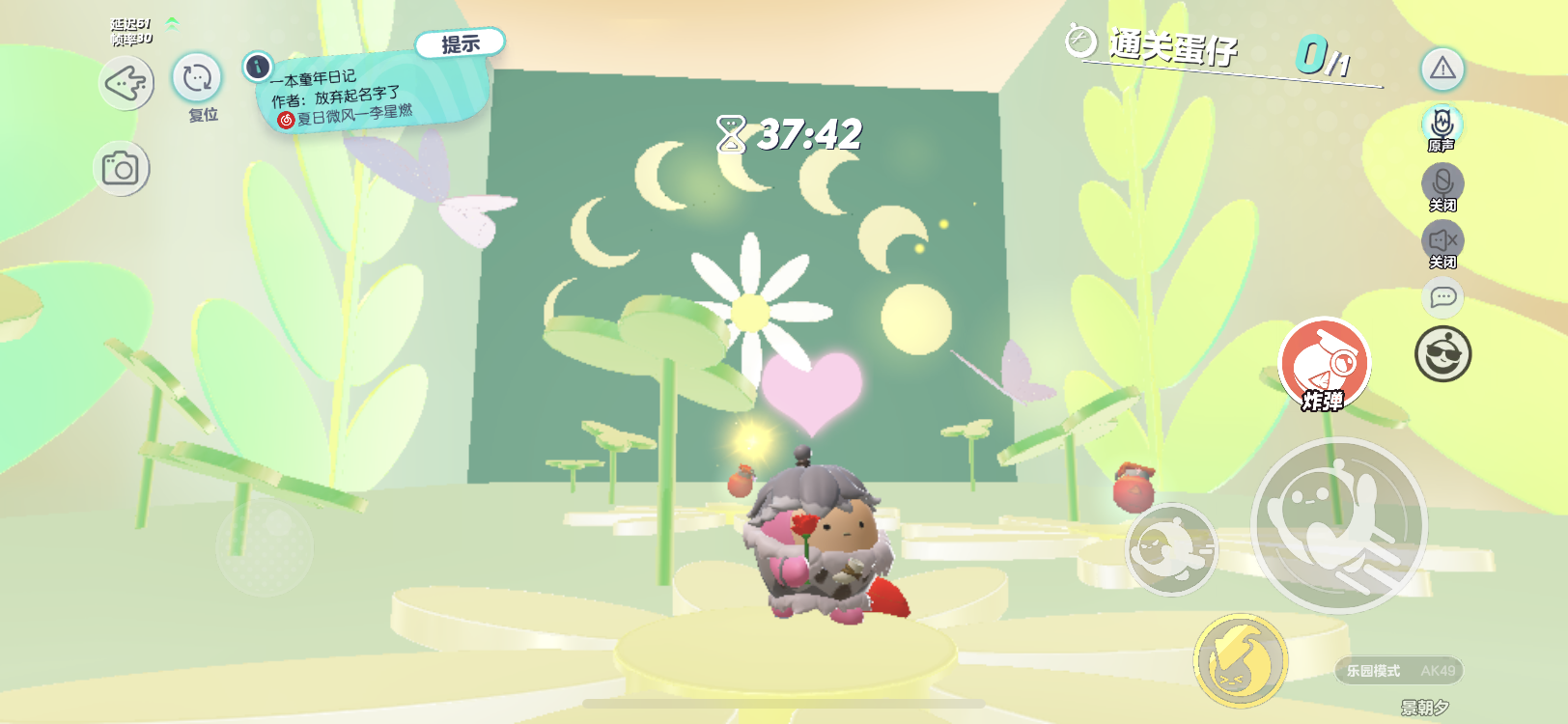Tap the 乐园模式 mode label
This screenshot has width=1568, height=724.
click(1374, 671)
